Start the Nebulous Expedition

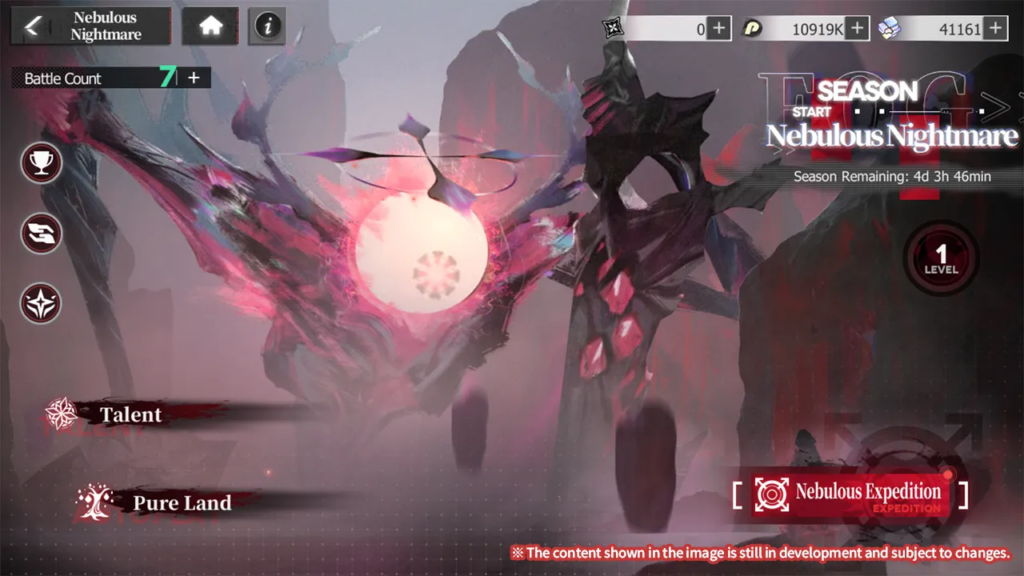pyautogui.click(x=850, y=493)
